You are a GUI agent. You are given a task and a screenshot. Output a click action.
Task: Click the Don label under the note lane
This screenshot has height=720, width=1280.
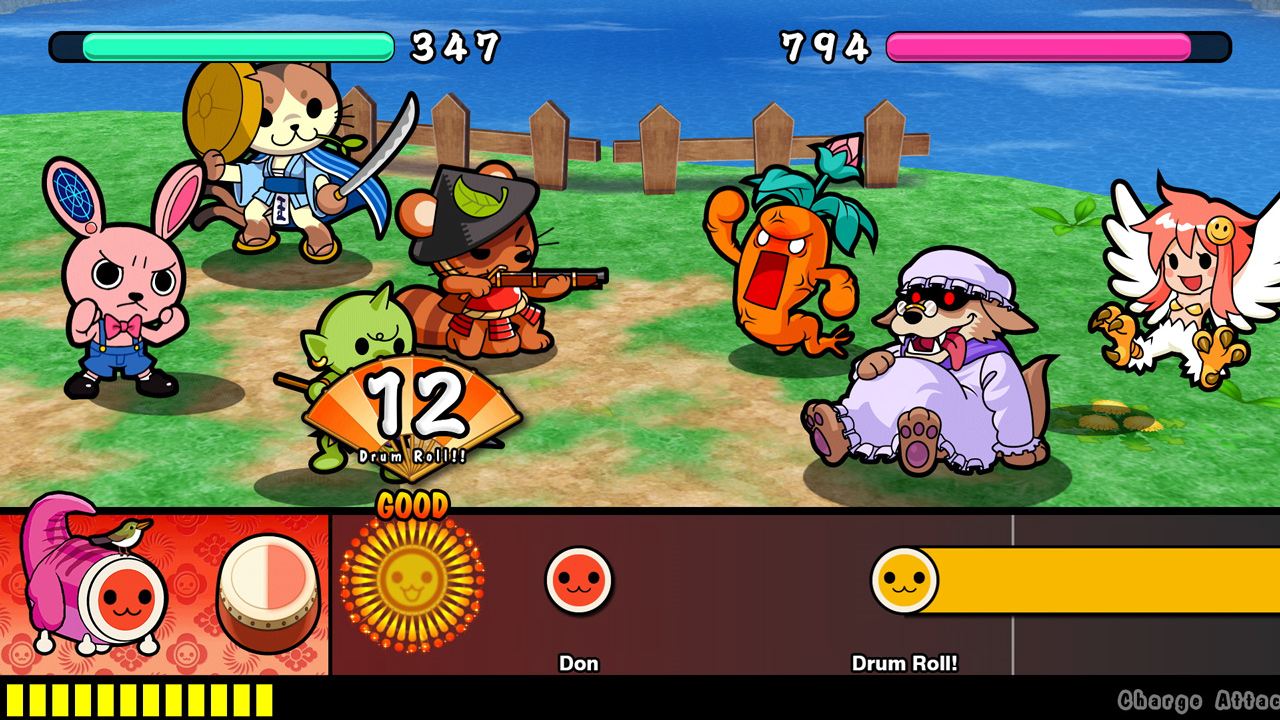(580, 663)
